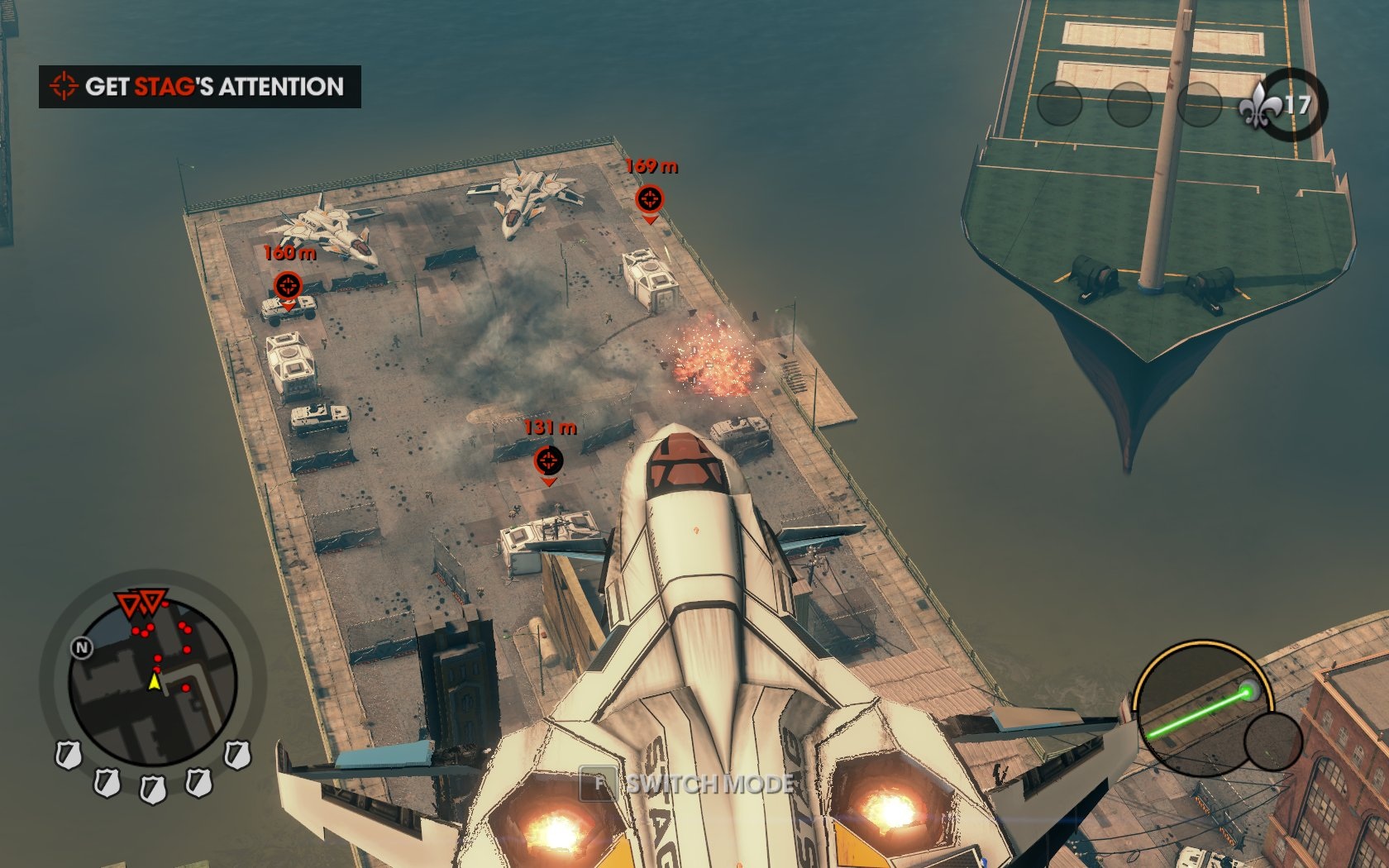Select the 131 m target marker
Screen dimensions: 1389x868
pos(548,460)
